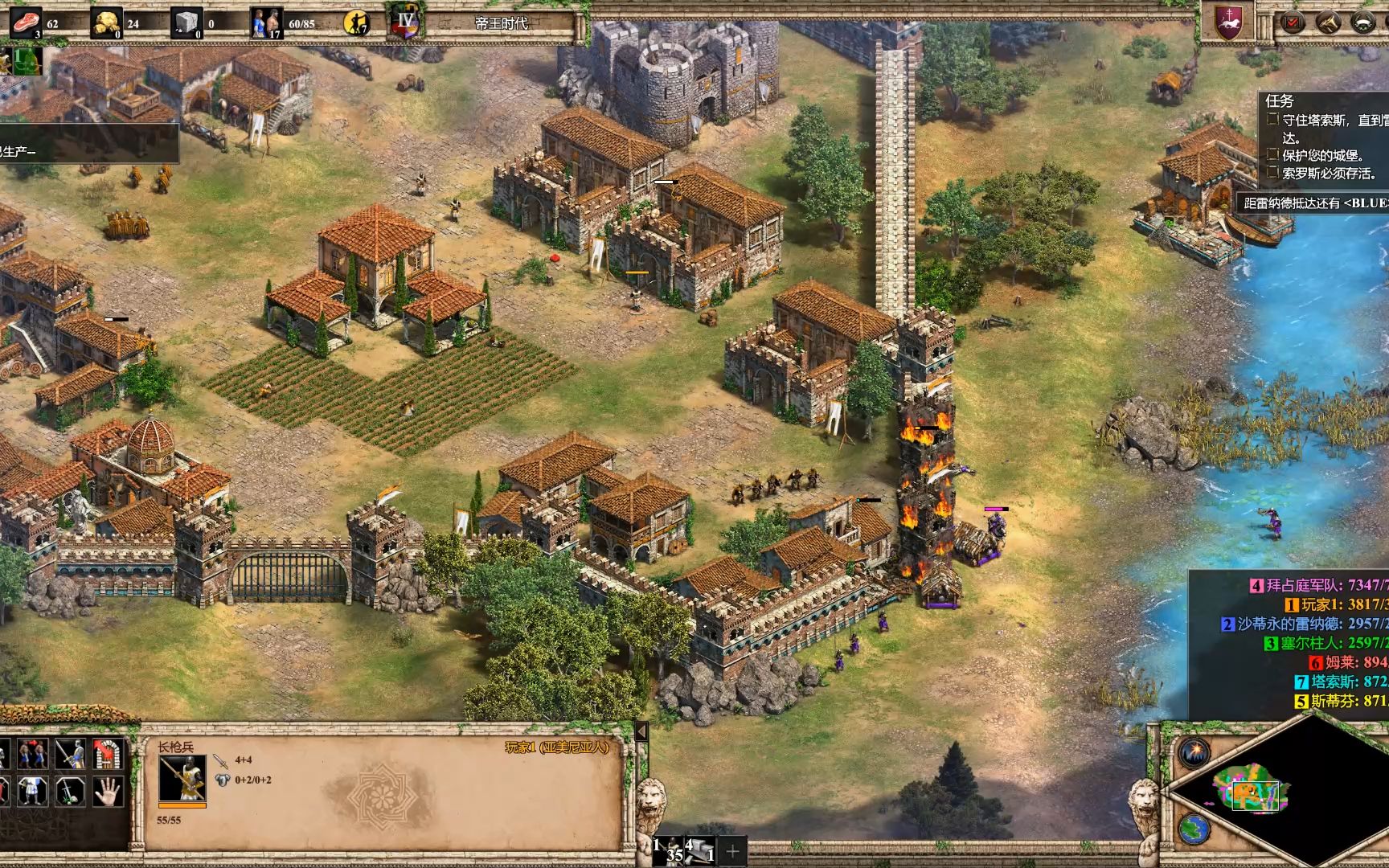Activate the minimap signal flare button
Image resolution: width=1389 pixels, height=868 pixels.
pos(1194,753)
